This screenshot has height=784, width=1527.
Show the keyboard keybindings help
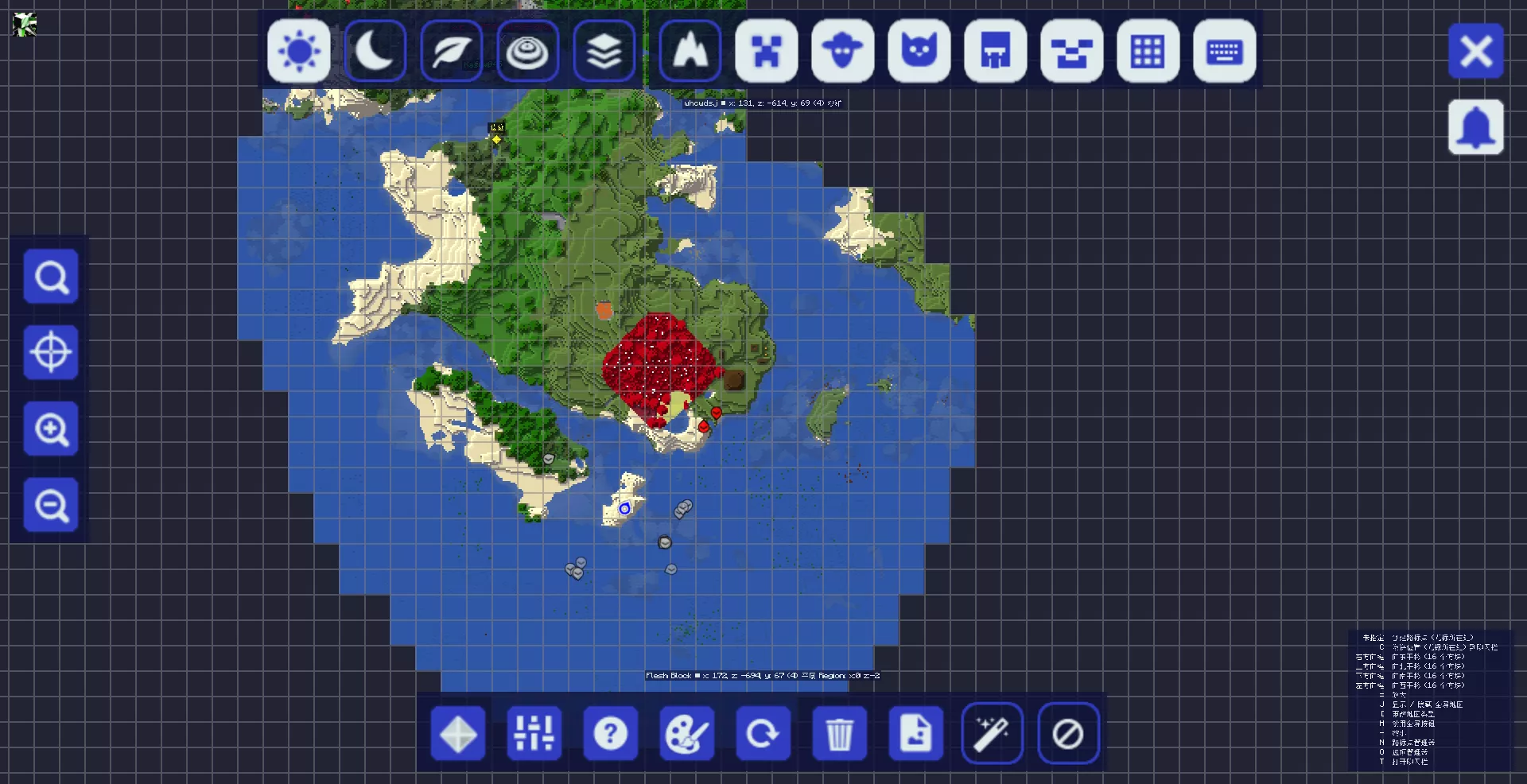pos(1225,52)
